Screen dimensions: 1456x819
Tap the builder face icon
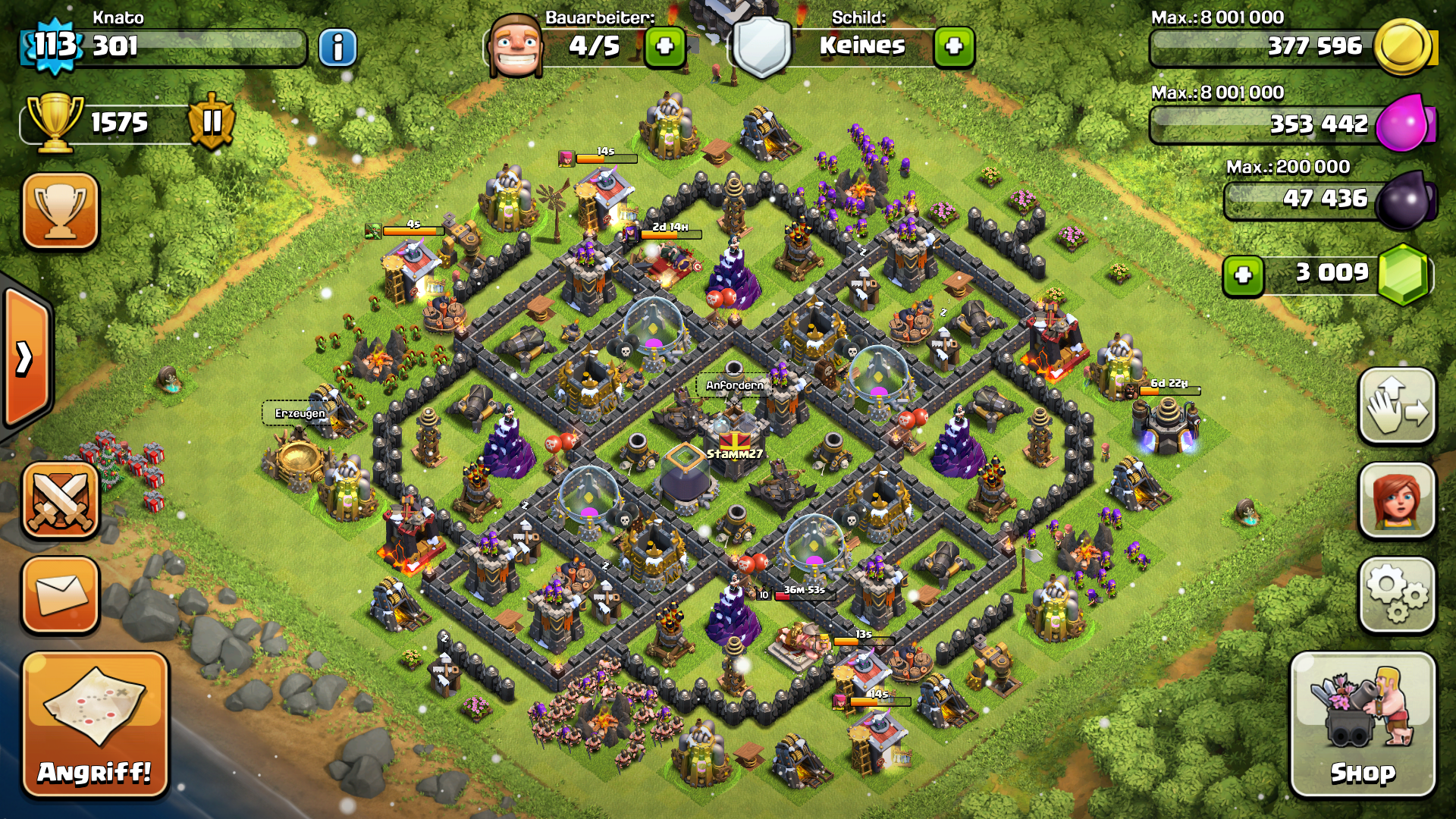[516, 45]
